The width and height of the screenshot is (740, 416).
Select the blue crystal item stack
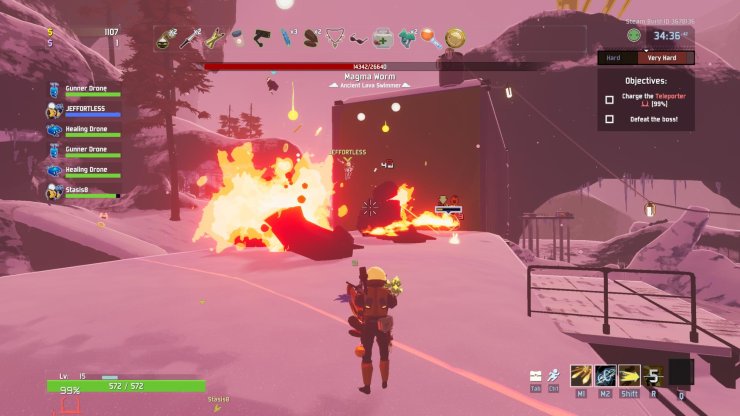(286, 39)
